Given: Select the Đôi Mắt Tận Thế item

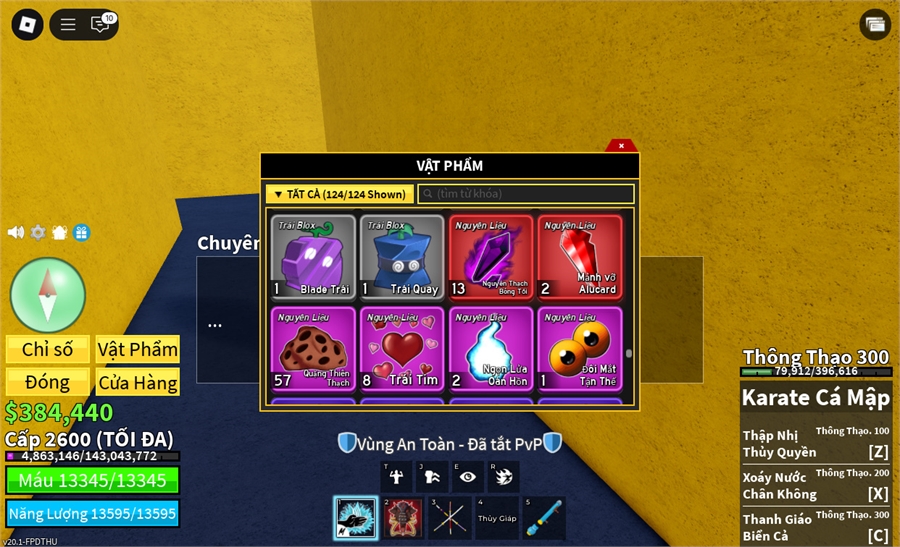Looking at the screenshot, I should pos(580,348).
